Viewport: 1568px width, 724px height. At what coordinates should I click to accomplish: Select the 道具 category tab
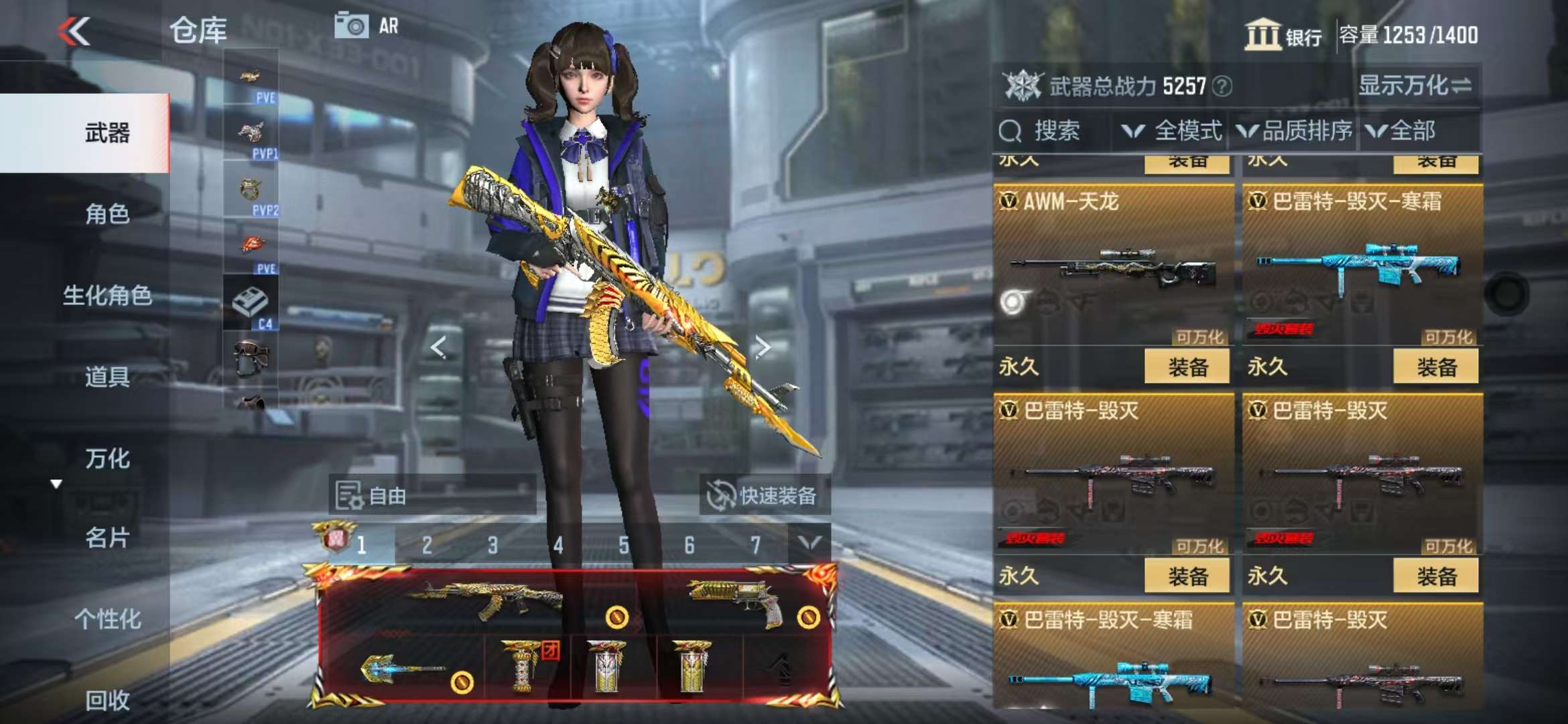click(107, 377)
